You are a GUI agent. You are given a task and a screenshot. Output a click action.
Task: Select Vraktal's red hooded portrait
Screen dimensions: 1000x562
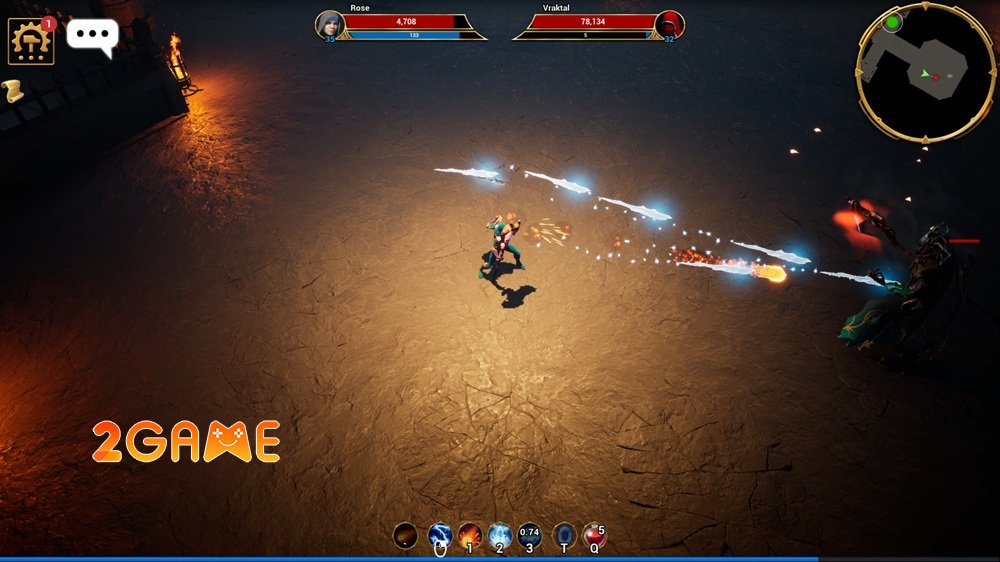click(x=669, y=25)
